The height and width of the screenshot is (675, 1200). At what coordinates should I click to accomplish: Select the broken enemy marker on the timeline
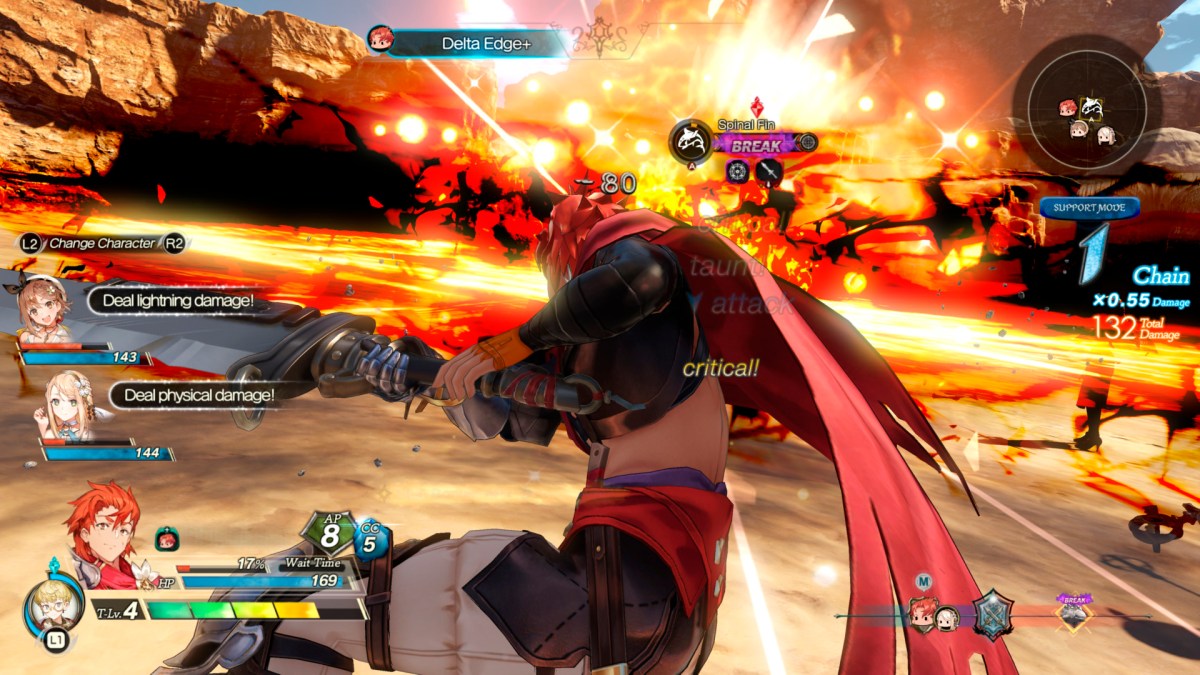(1074, 612)
